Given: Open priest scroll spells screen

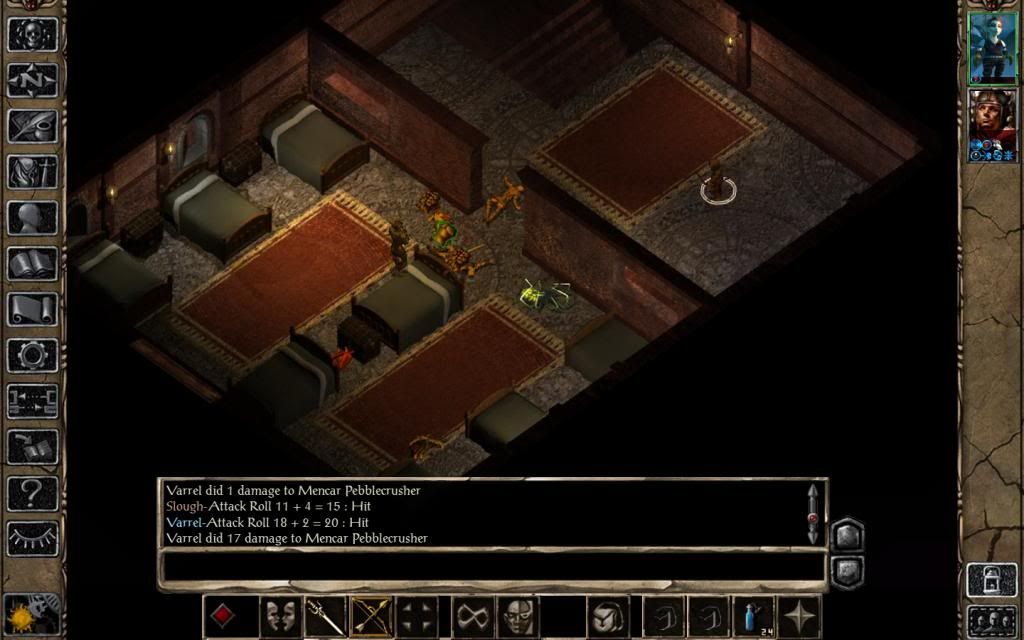Looking at the screenshot, I should tap(32, 309).
